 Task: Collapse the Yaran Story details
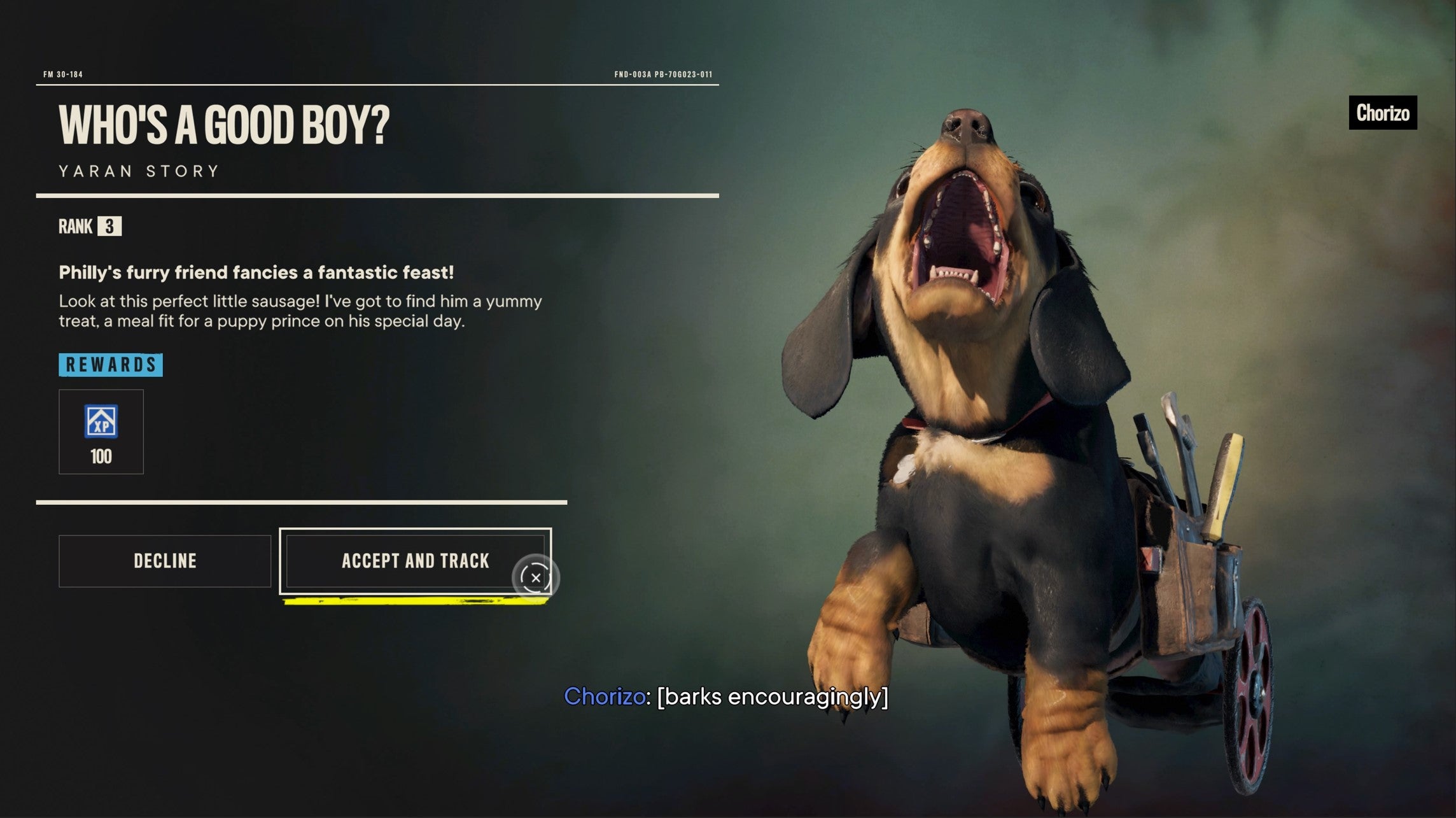pyautogui.click(x=137, y=169)
